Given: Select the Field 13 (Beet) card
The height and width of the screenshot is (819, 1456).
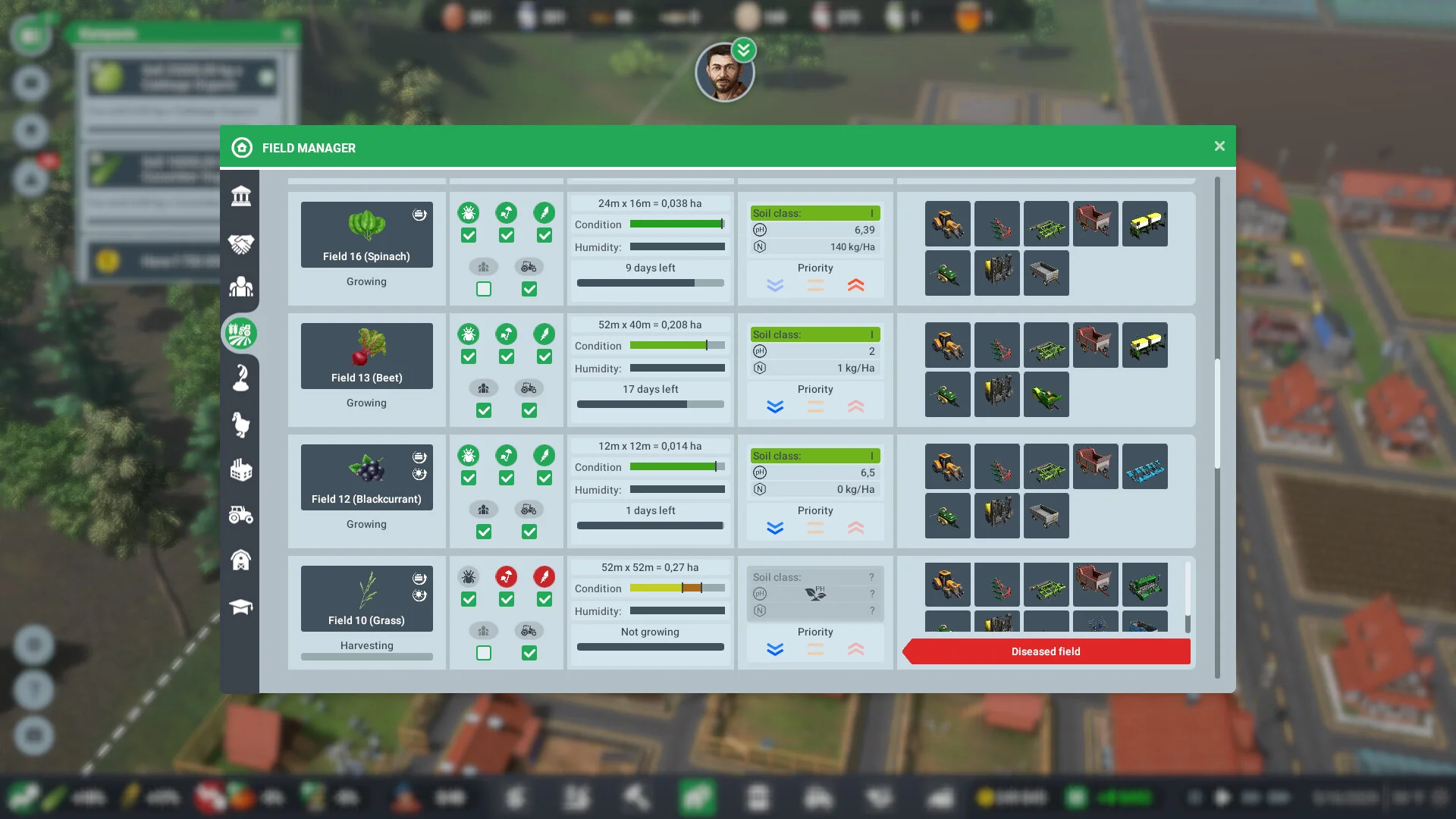Looking at the screenshot, I should [366, 356].
